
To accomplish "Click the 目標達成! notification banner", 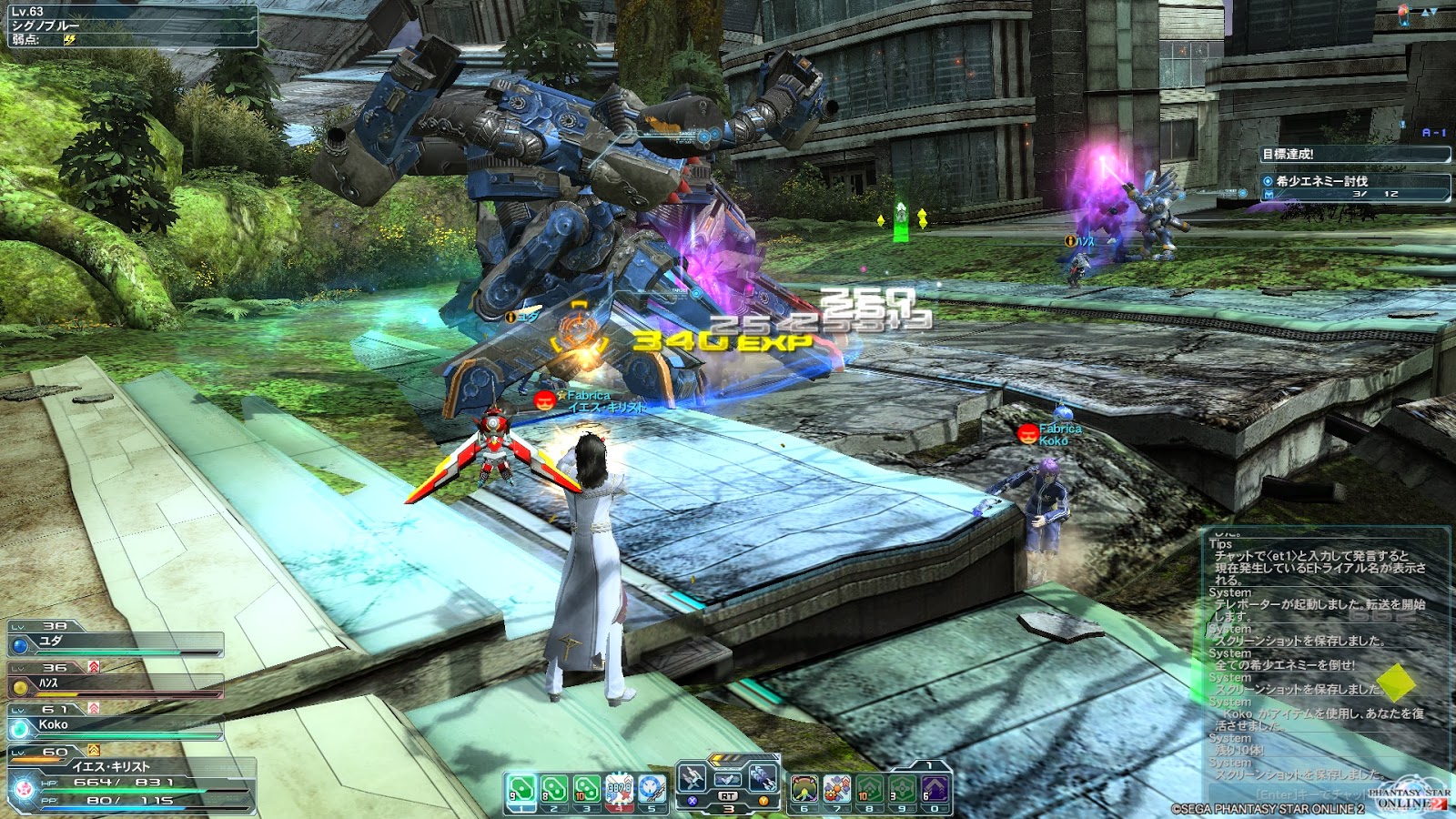I will pyautogui.click(x=1354, y=155).
